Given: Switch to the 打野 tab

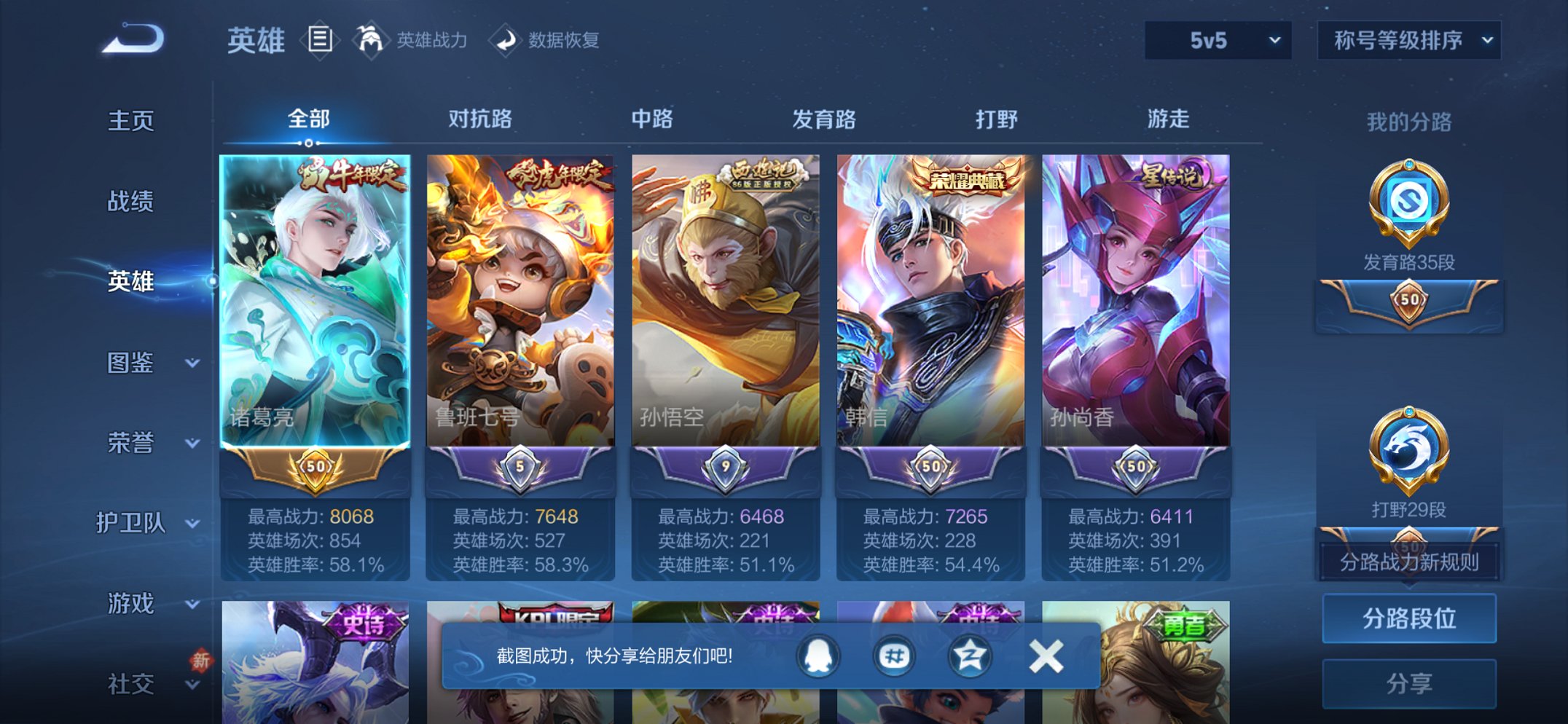Looking at the screenshot, I should click(x=996, y=119).
